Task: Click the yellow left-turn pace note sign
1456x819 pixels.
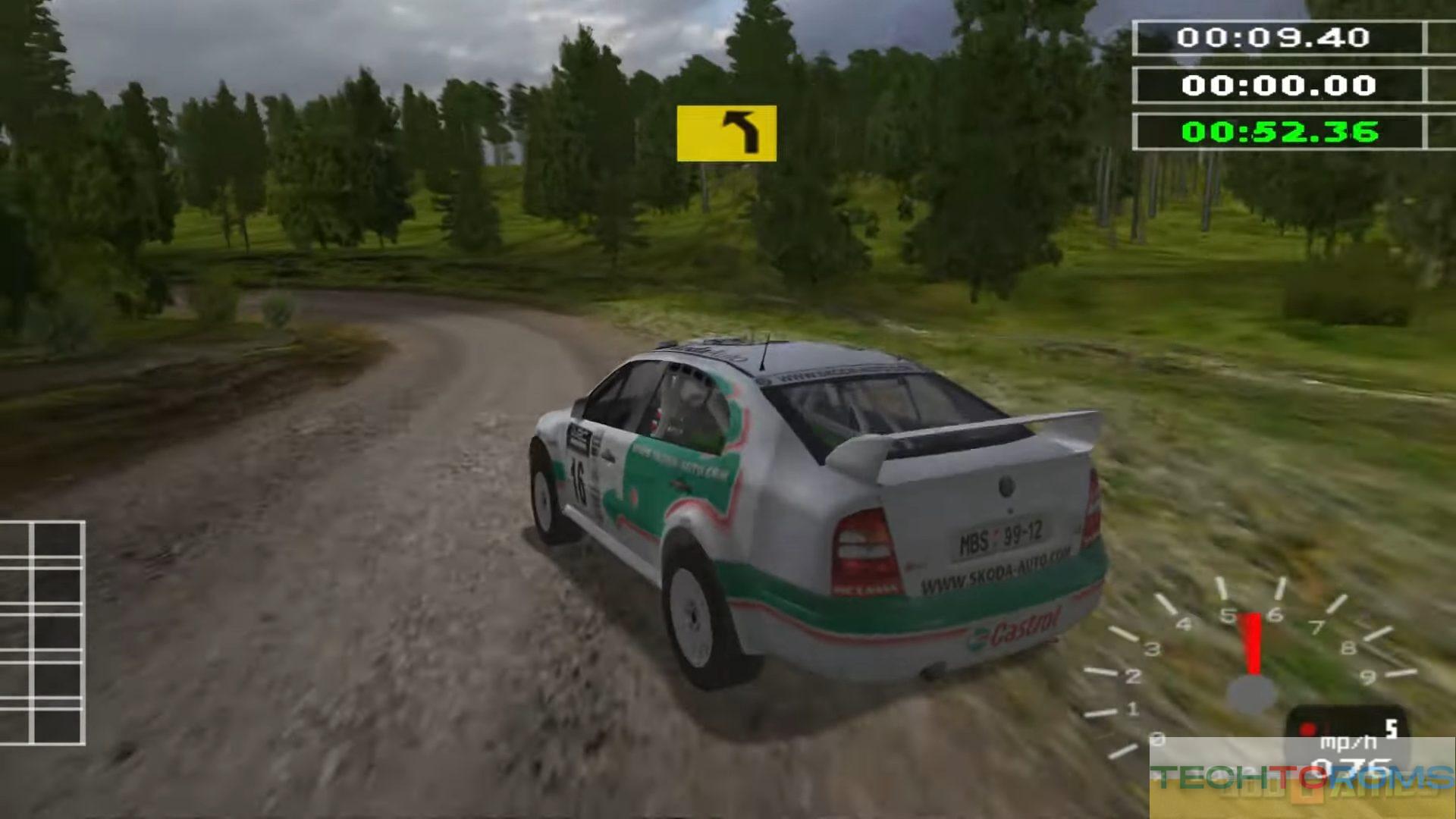Action: tap(726, 133)
